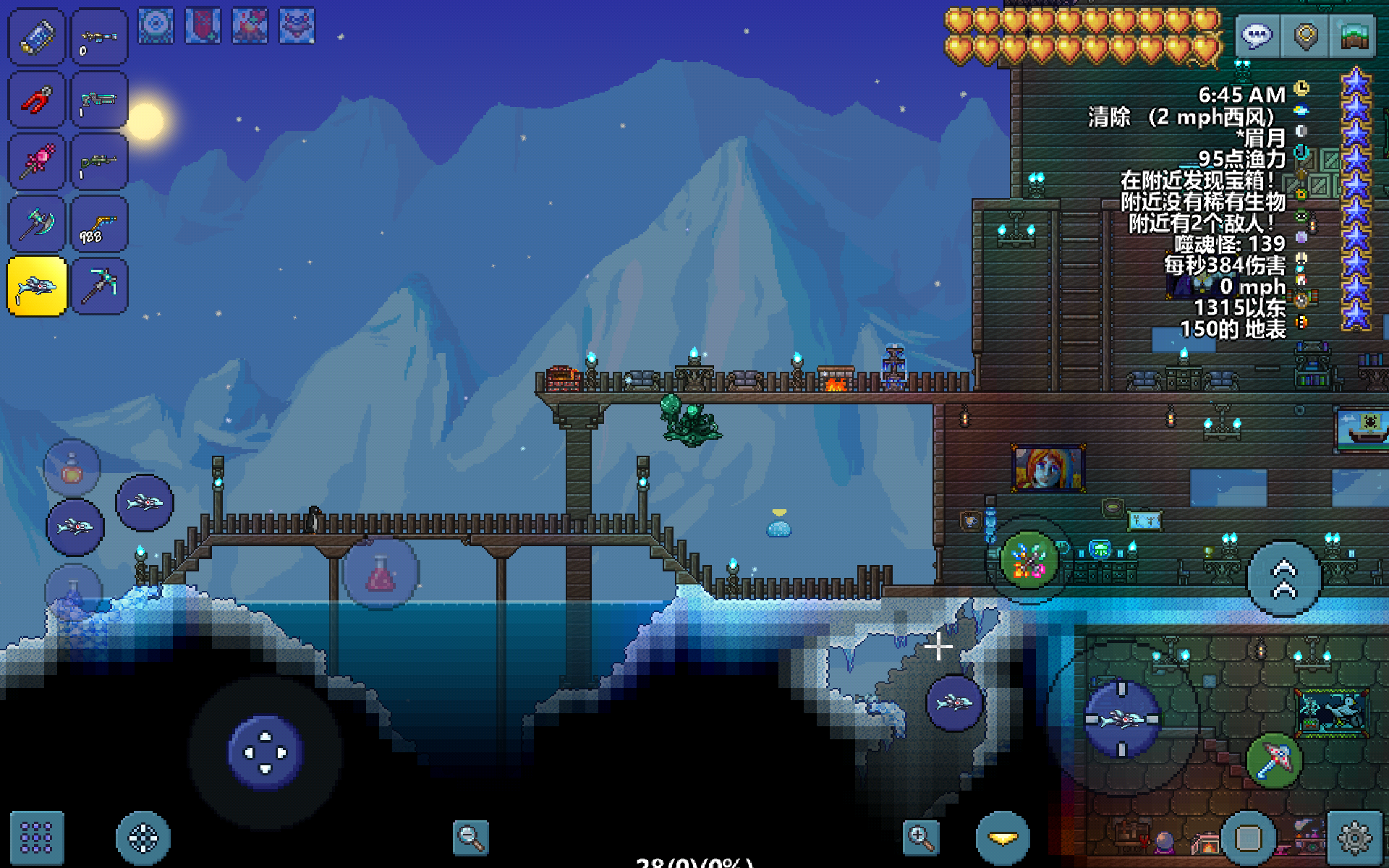The width and height of the screenshot is (1389, 868).
Task: Open the inventory grid button
Action: click(36, 838)
